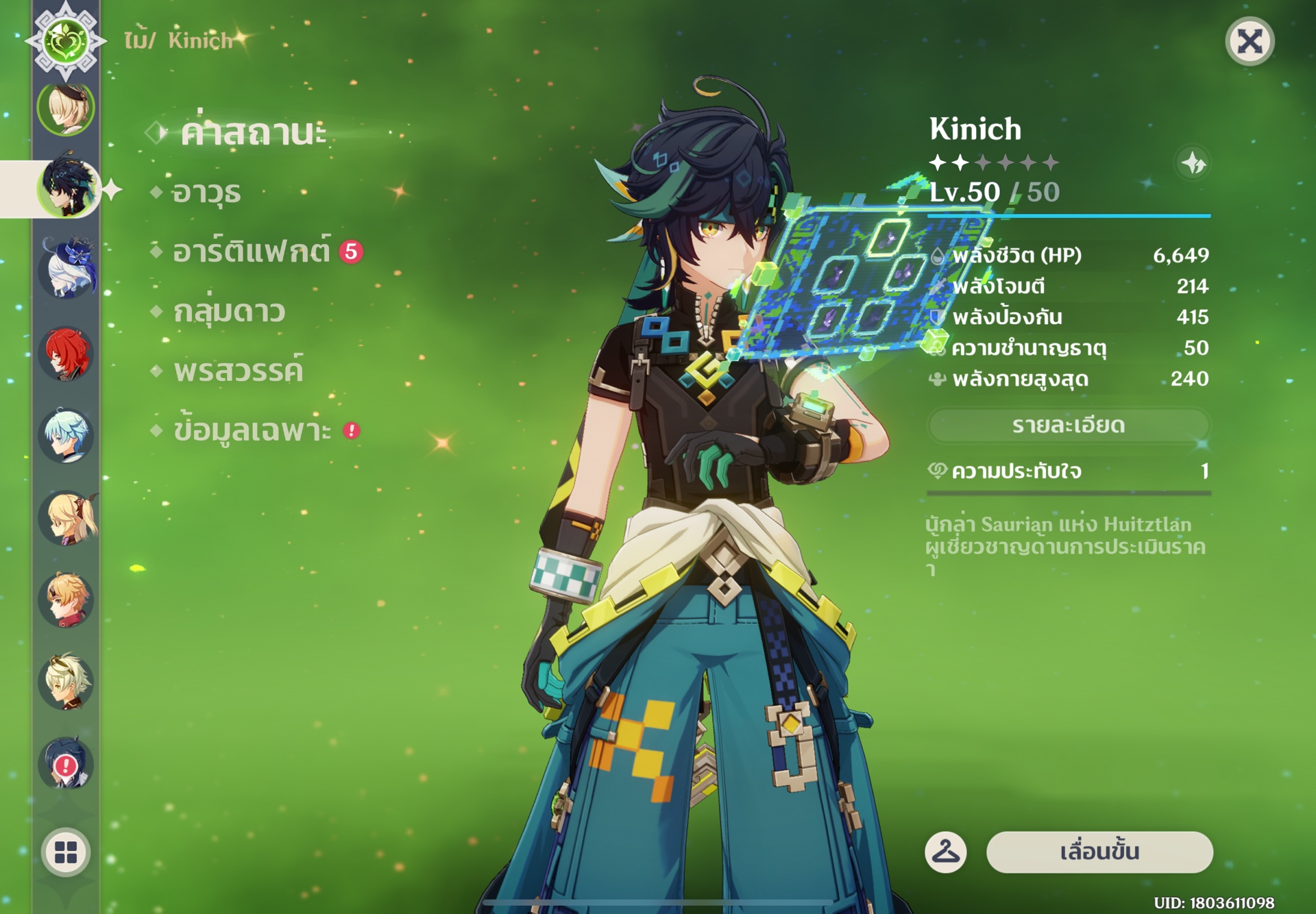1316x914 pixels.
Task: Select the light-blue-haired character portrait
Action: coord(66,436)
